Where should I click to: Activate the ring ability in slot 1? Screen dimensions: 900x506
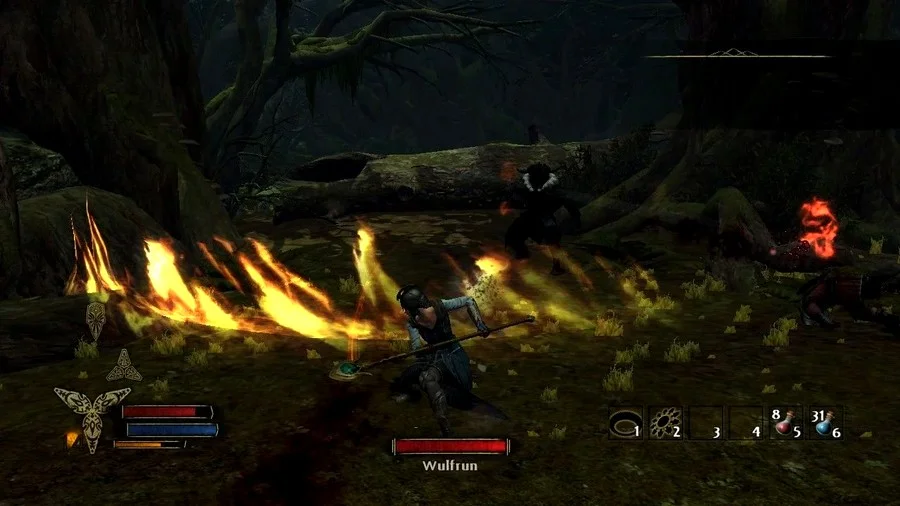(625, 423)
